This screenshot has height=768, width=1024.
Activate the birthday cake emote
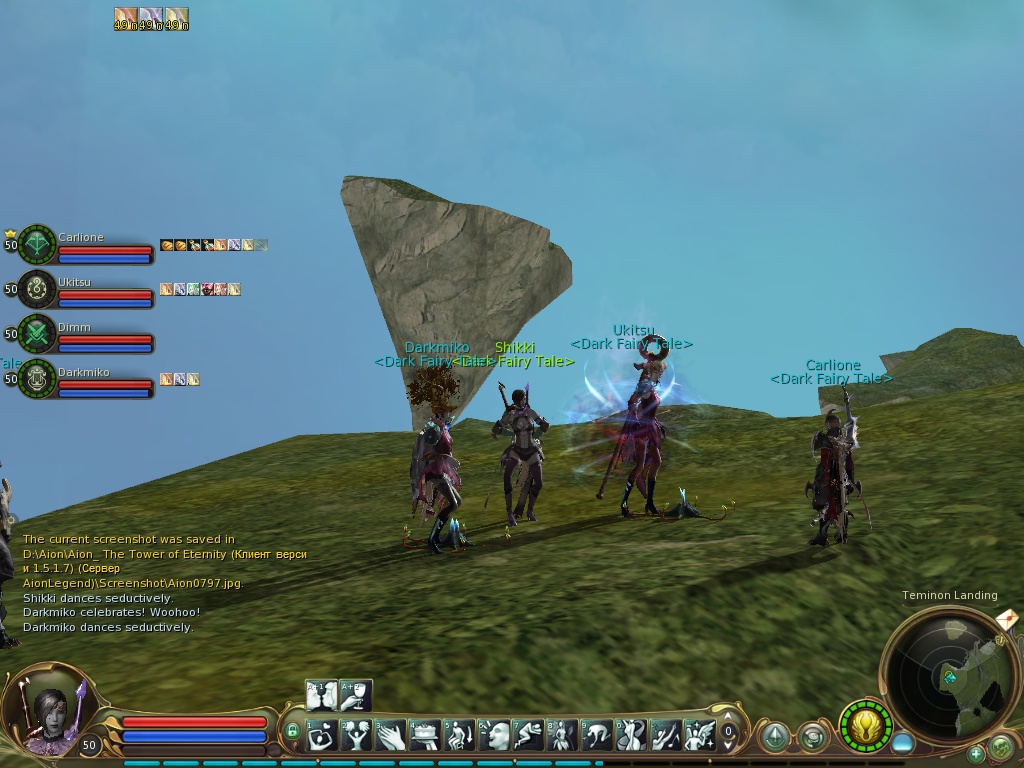[425, 736]
